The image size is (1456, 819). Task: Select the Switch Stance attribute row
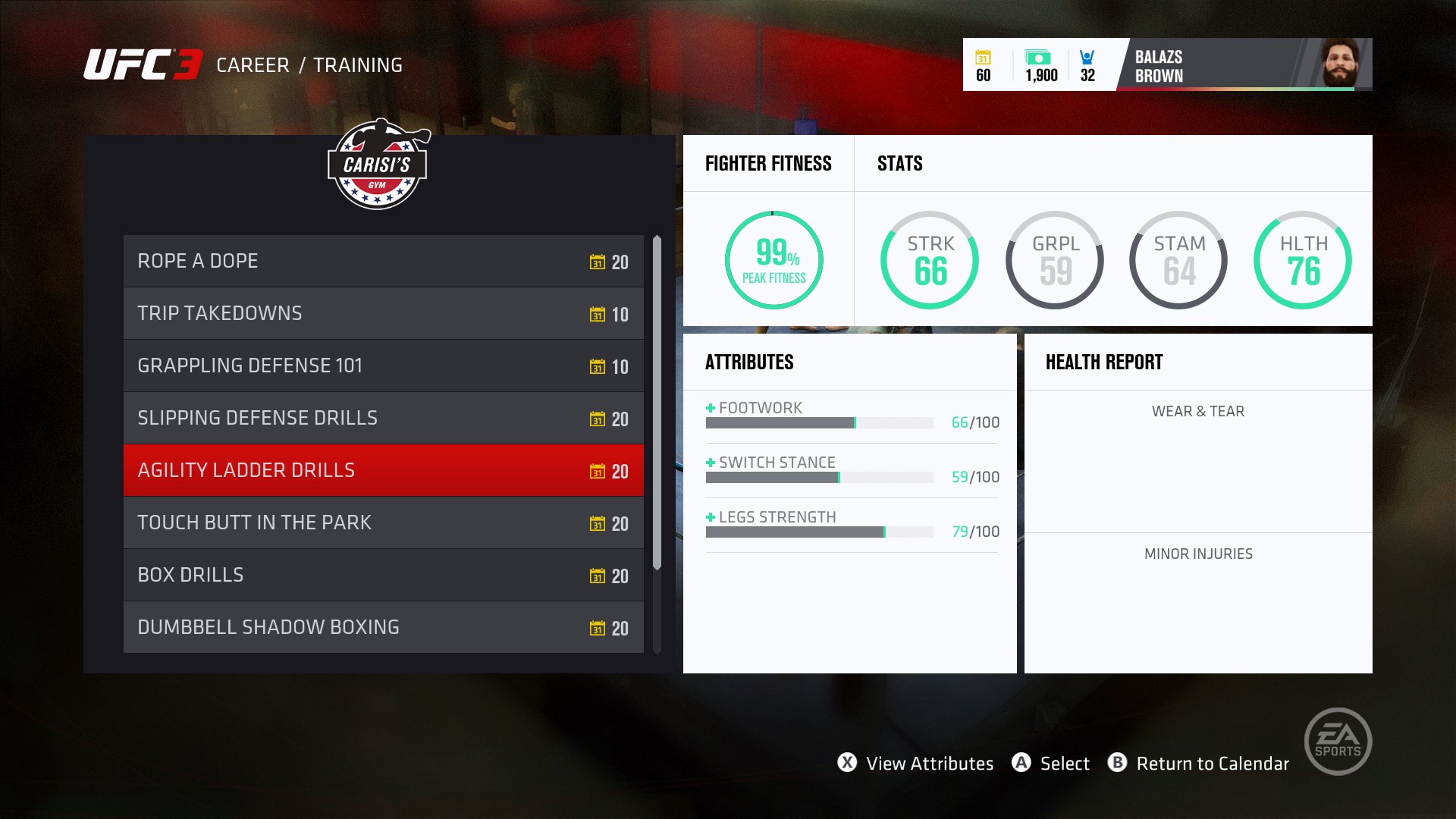point(852,470)
